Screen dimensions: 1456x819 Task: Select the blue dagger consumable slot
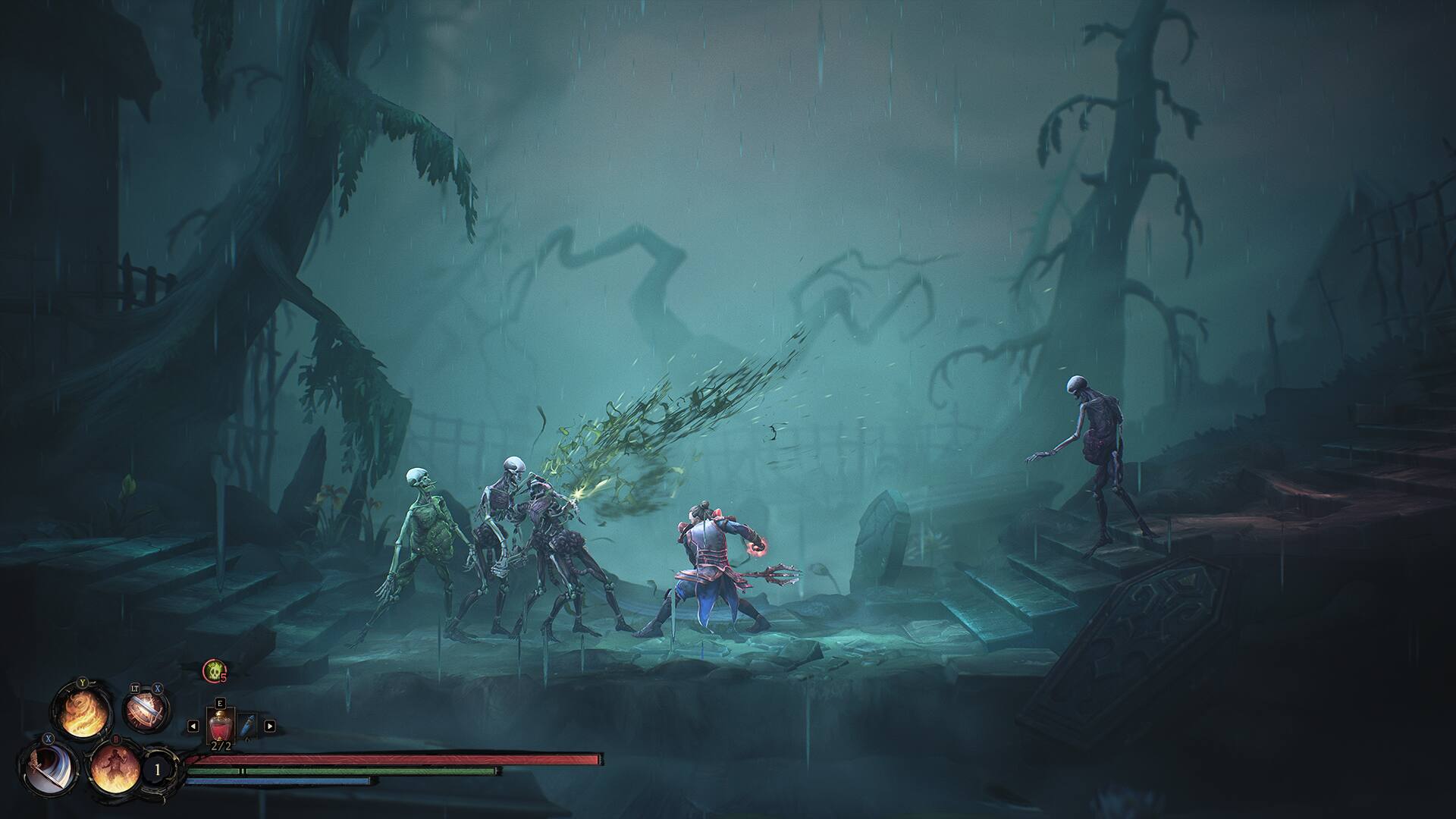point(247,726)
